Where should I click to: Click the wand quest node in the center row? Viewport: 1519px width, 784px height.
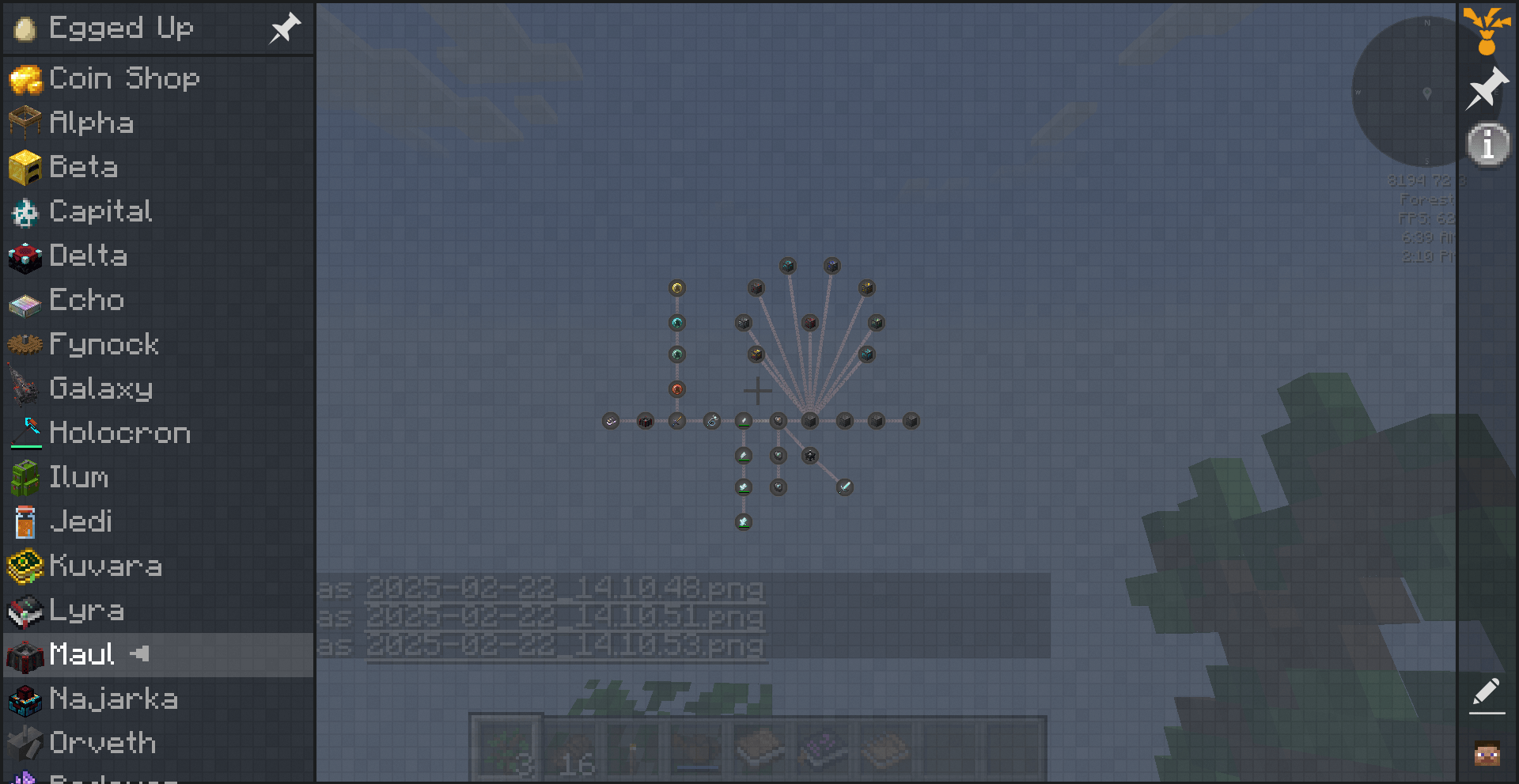712,420
